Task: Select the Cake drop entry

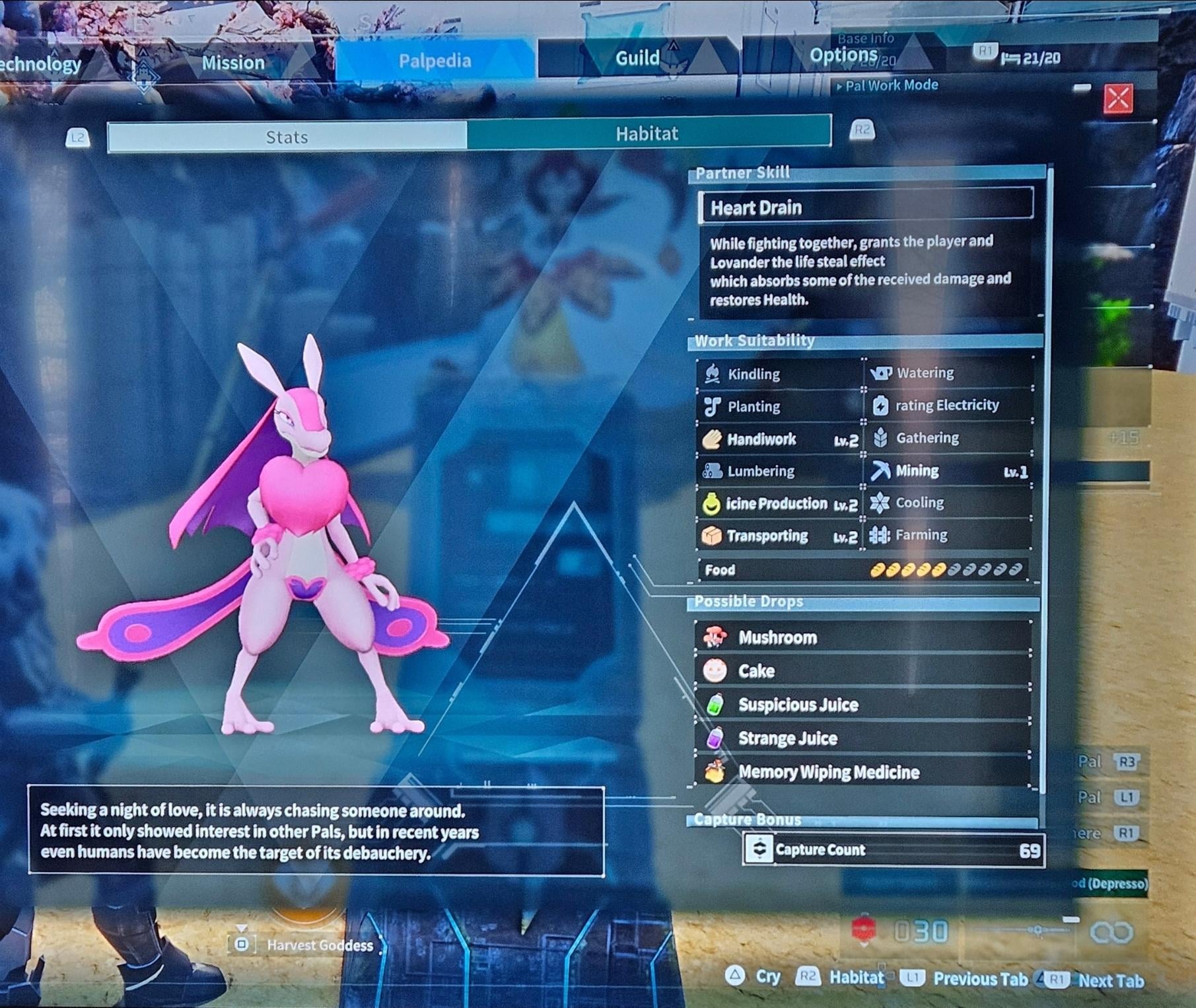Action: tap(862, 671)
